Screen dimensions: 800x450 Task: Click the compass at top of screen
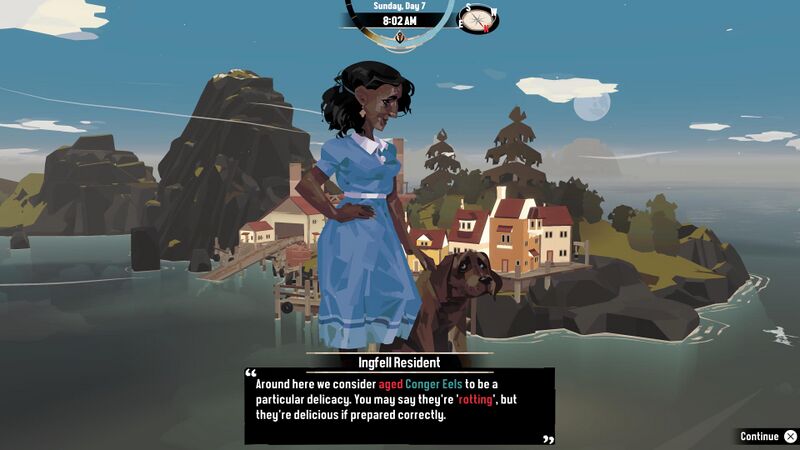[x=479, y=19]
